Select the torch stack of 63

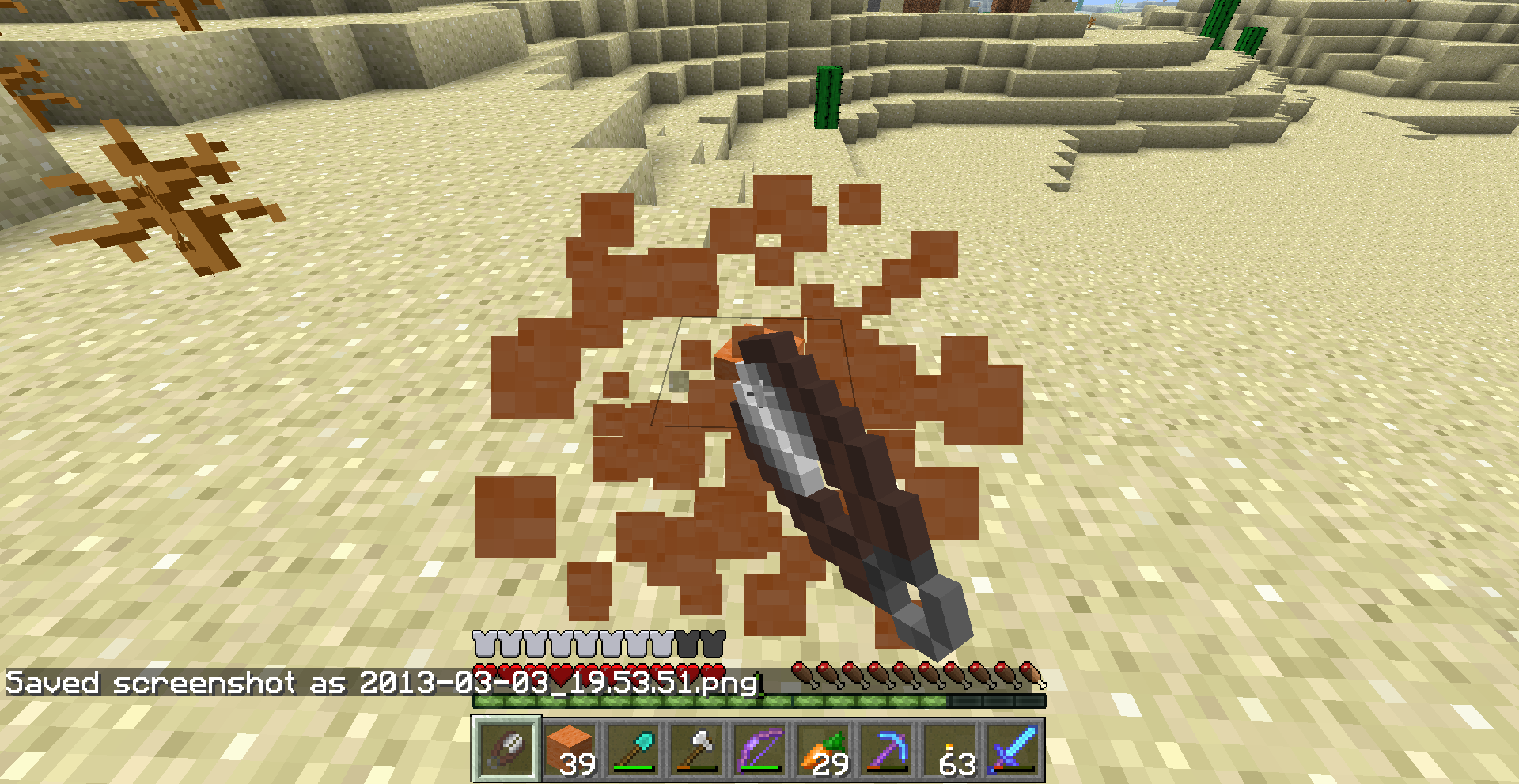[x=949, y=748]
